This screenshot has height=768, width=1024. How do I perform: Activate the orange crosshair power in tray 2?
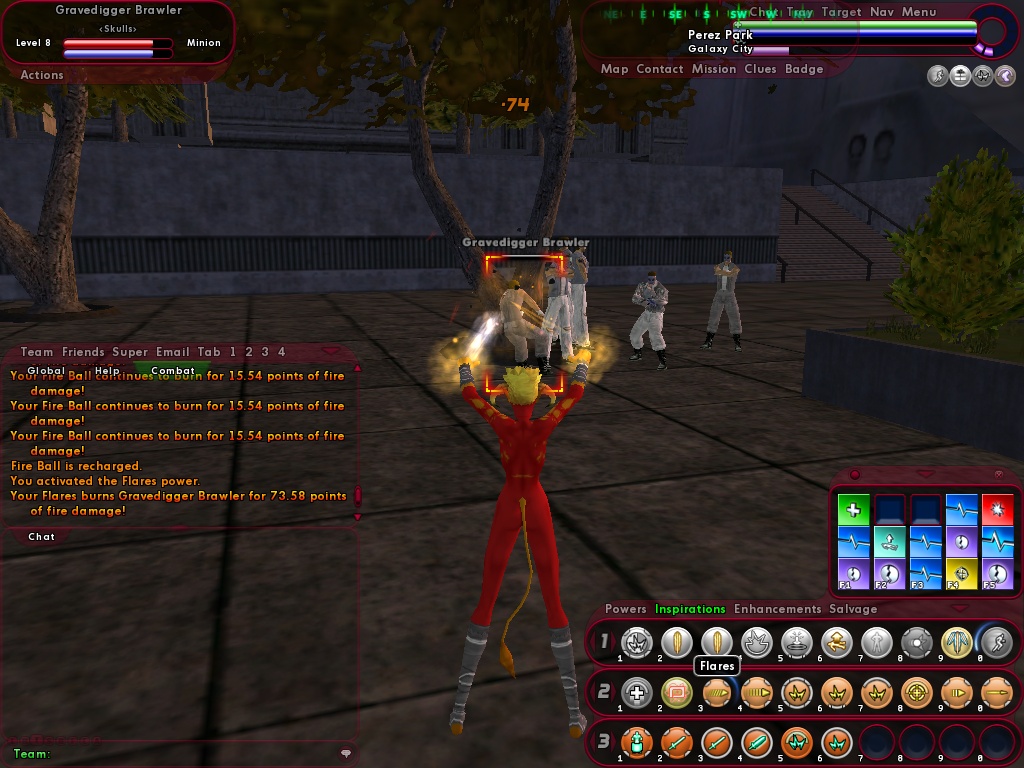coord(916,692)
